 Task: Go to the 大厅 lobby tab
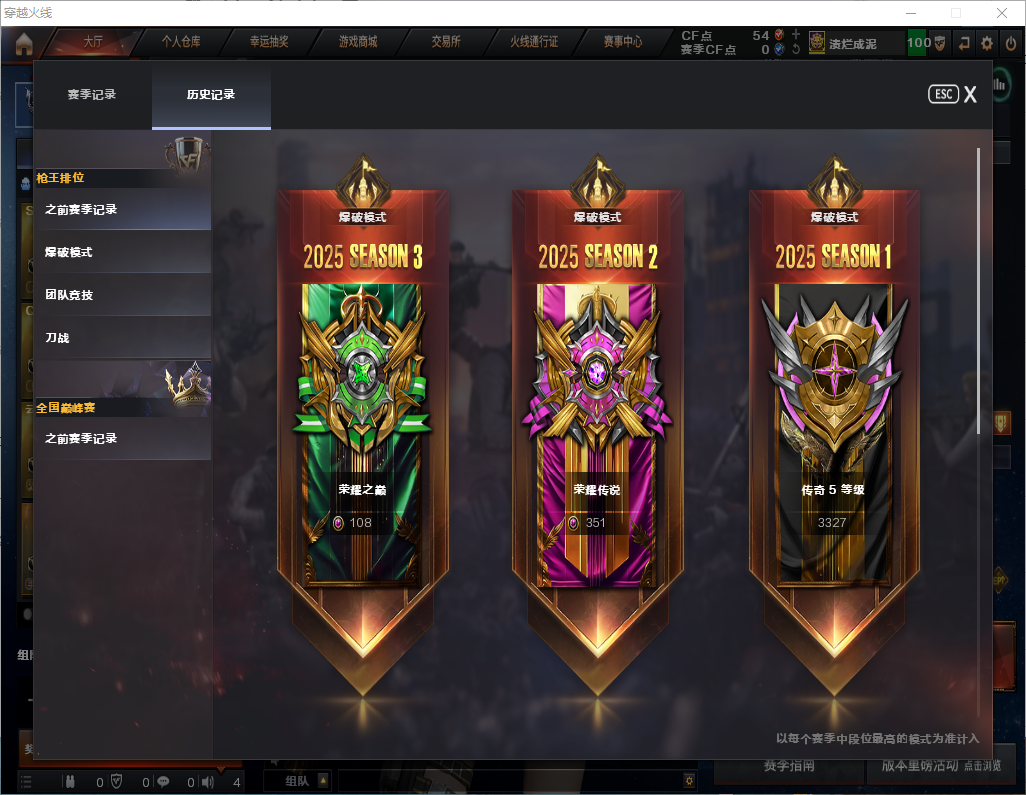coord(93,42)
